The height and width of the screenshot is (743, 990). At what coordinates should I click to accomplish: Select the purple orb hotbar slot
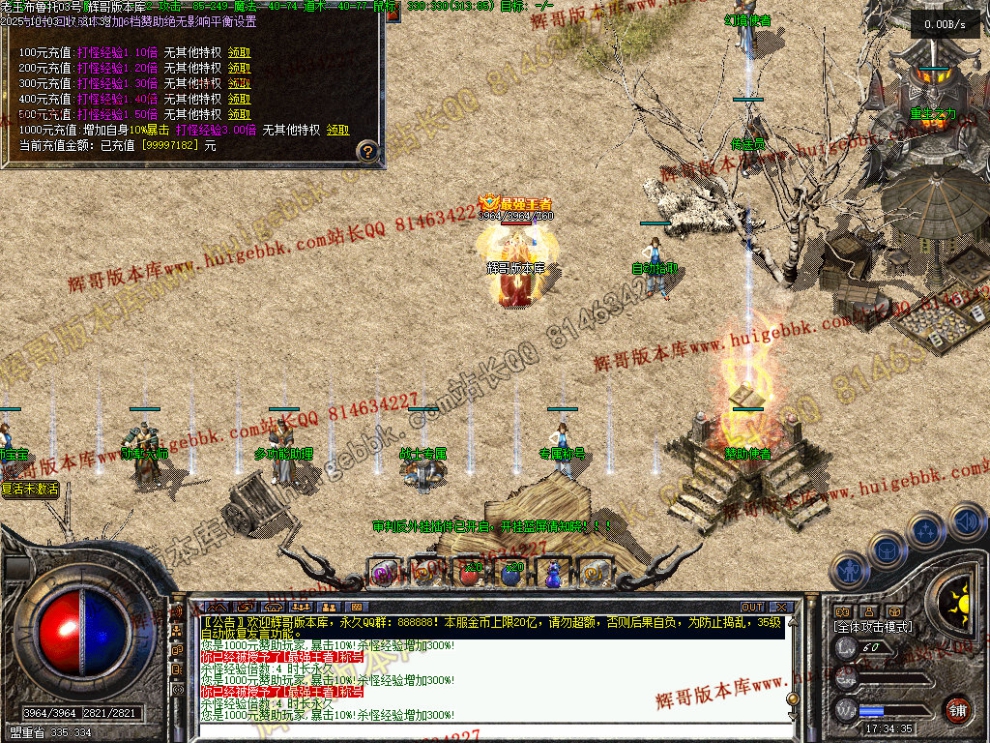[x=384, y=572]
